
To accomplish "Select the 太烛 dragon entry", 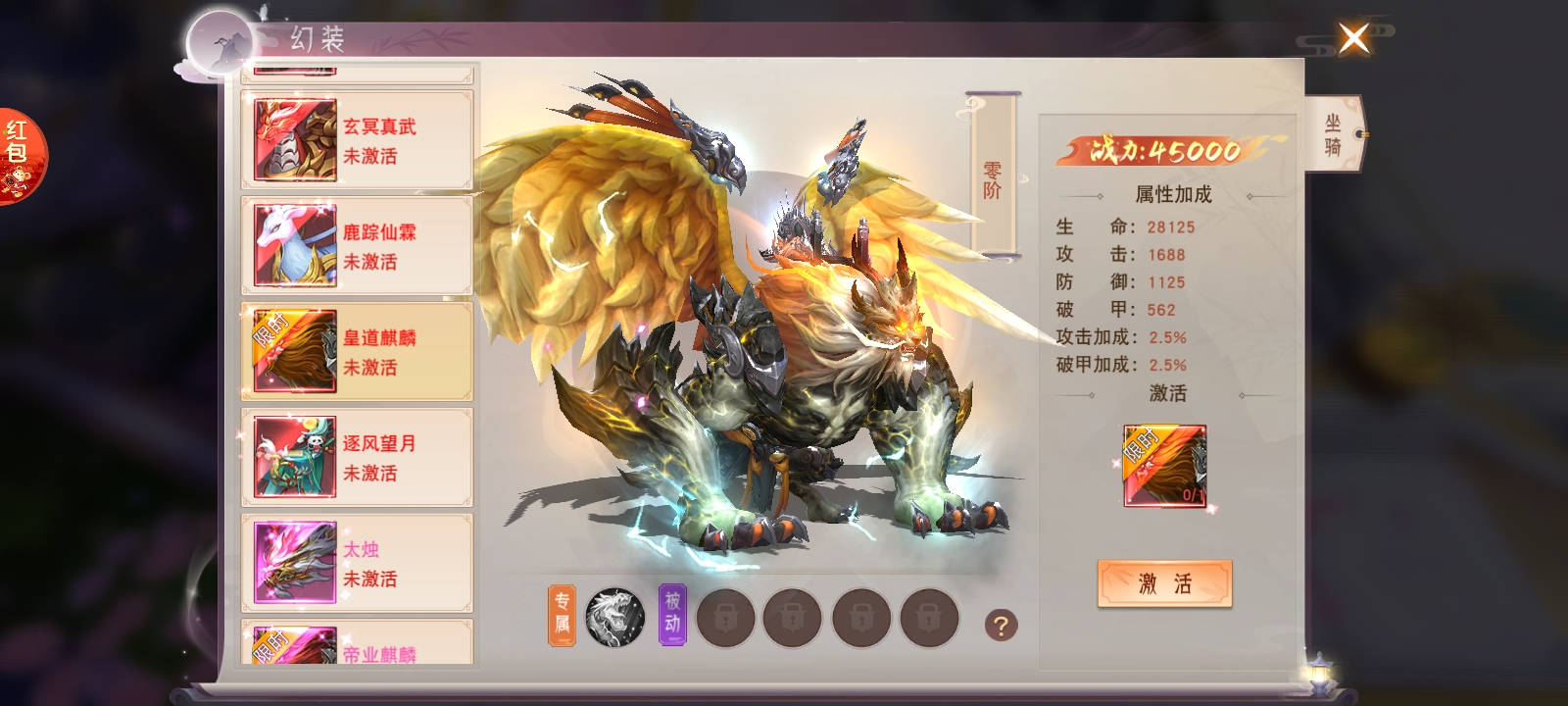I will (358, 563).
